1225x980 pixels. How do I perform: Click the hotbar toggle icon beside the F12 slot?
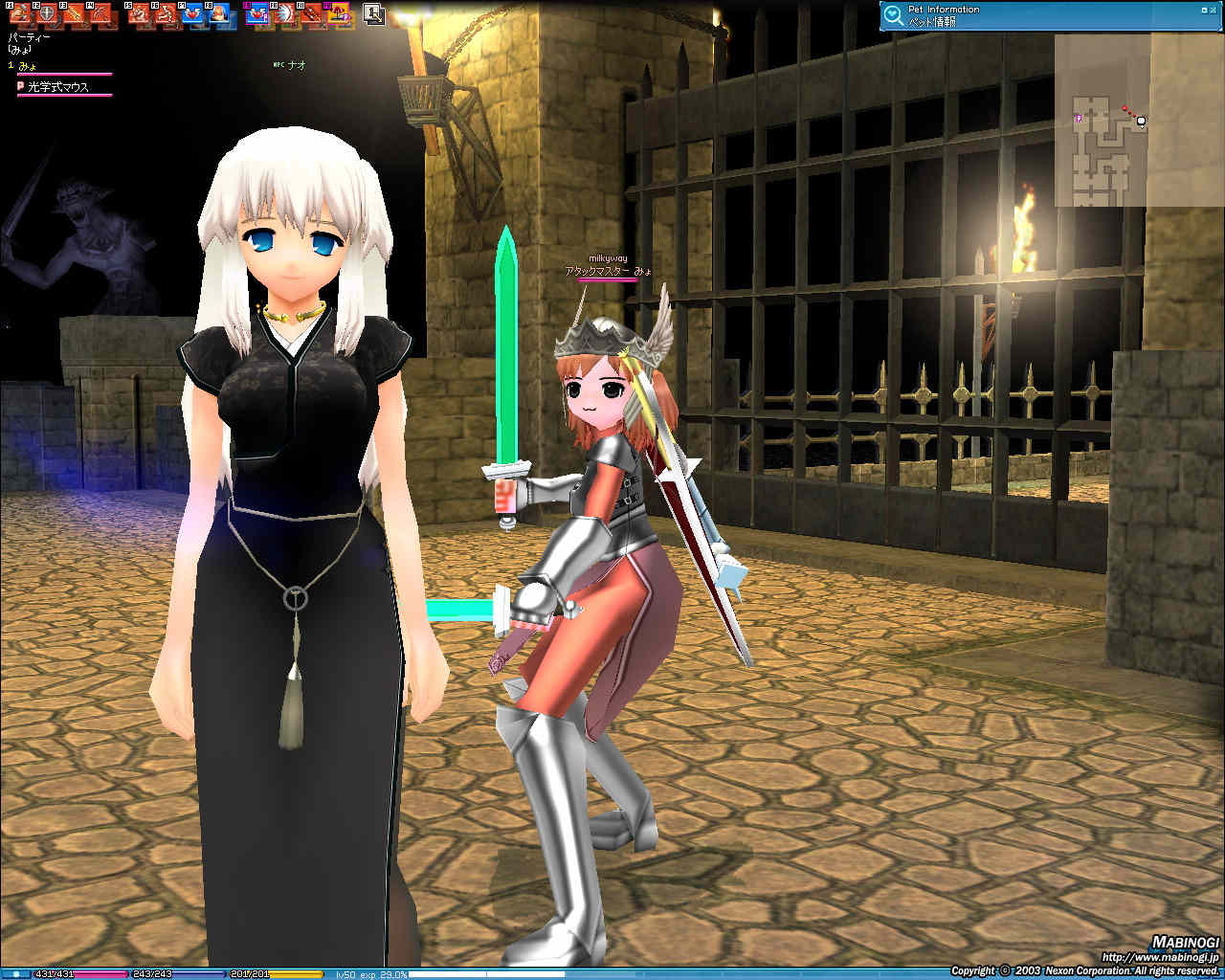coord(373,13)
